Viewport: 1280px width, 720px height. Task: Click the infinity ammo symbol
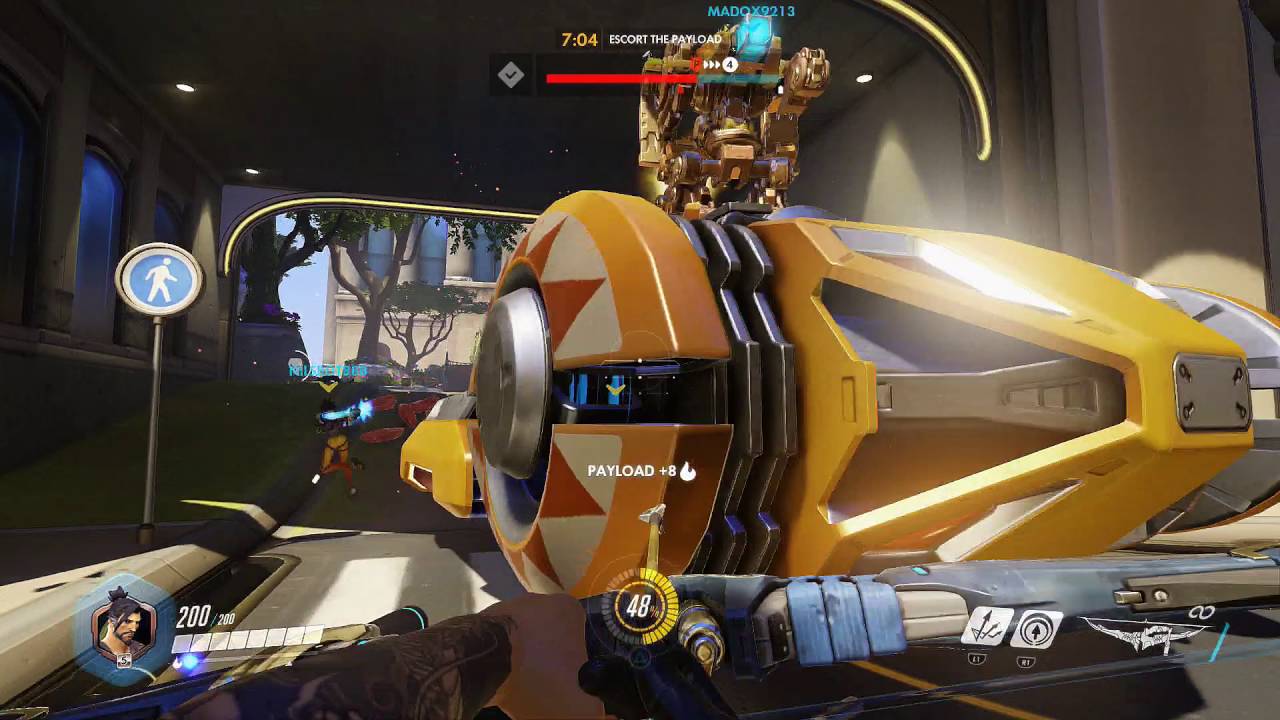[1203, 611]
